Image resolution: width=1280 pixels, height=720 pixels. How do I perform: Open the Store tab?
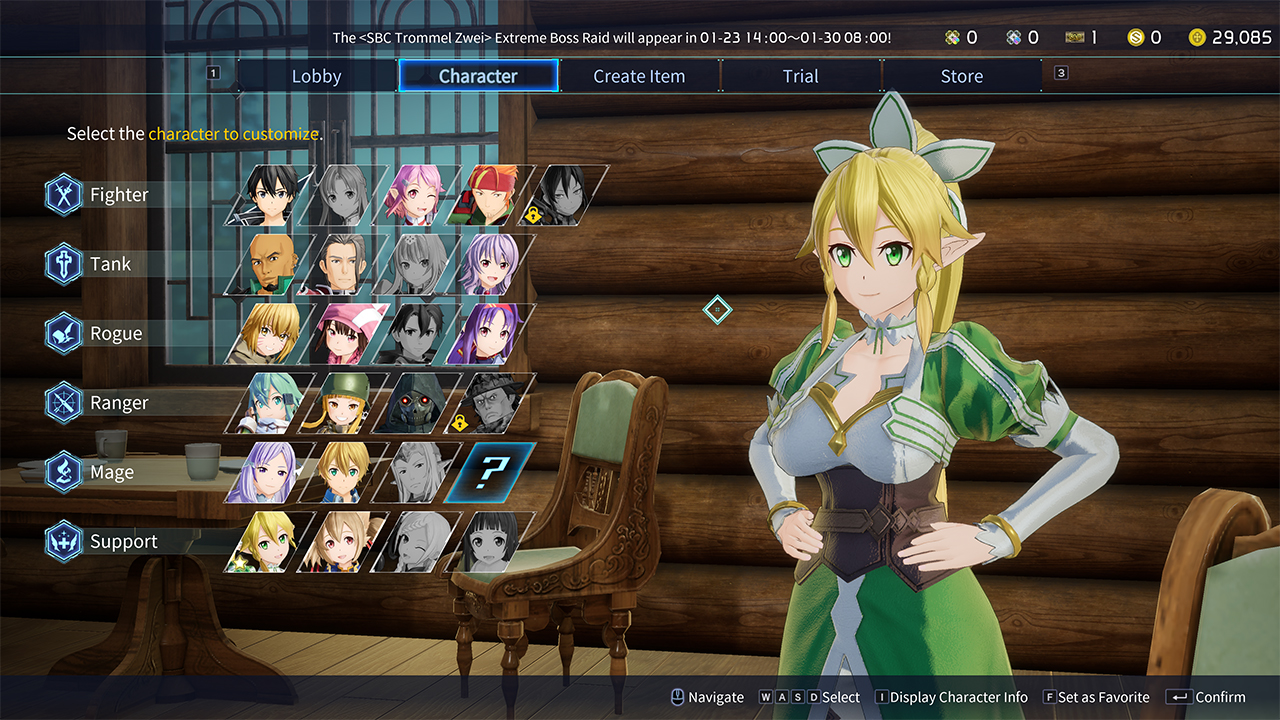click(x=961, y=76)
